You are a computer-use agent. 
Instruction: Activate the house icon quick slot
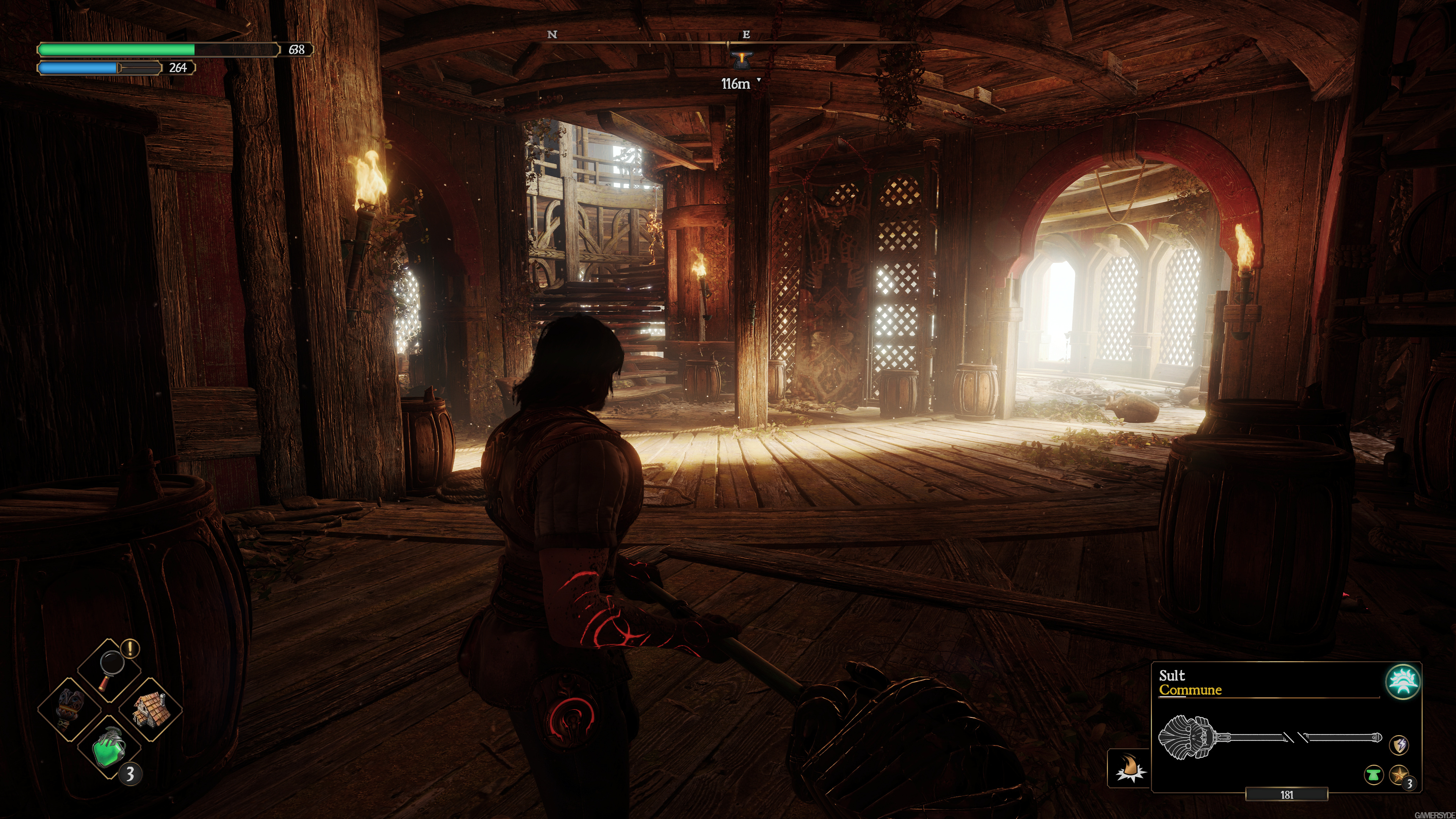click(x=149, y=709)
